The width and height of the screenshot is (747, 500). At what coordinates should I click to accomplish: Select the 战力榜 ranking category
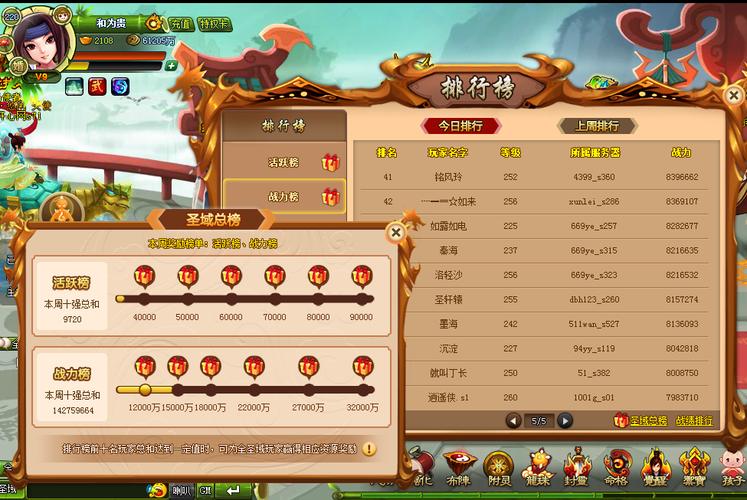coord(285,197)
